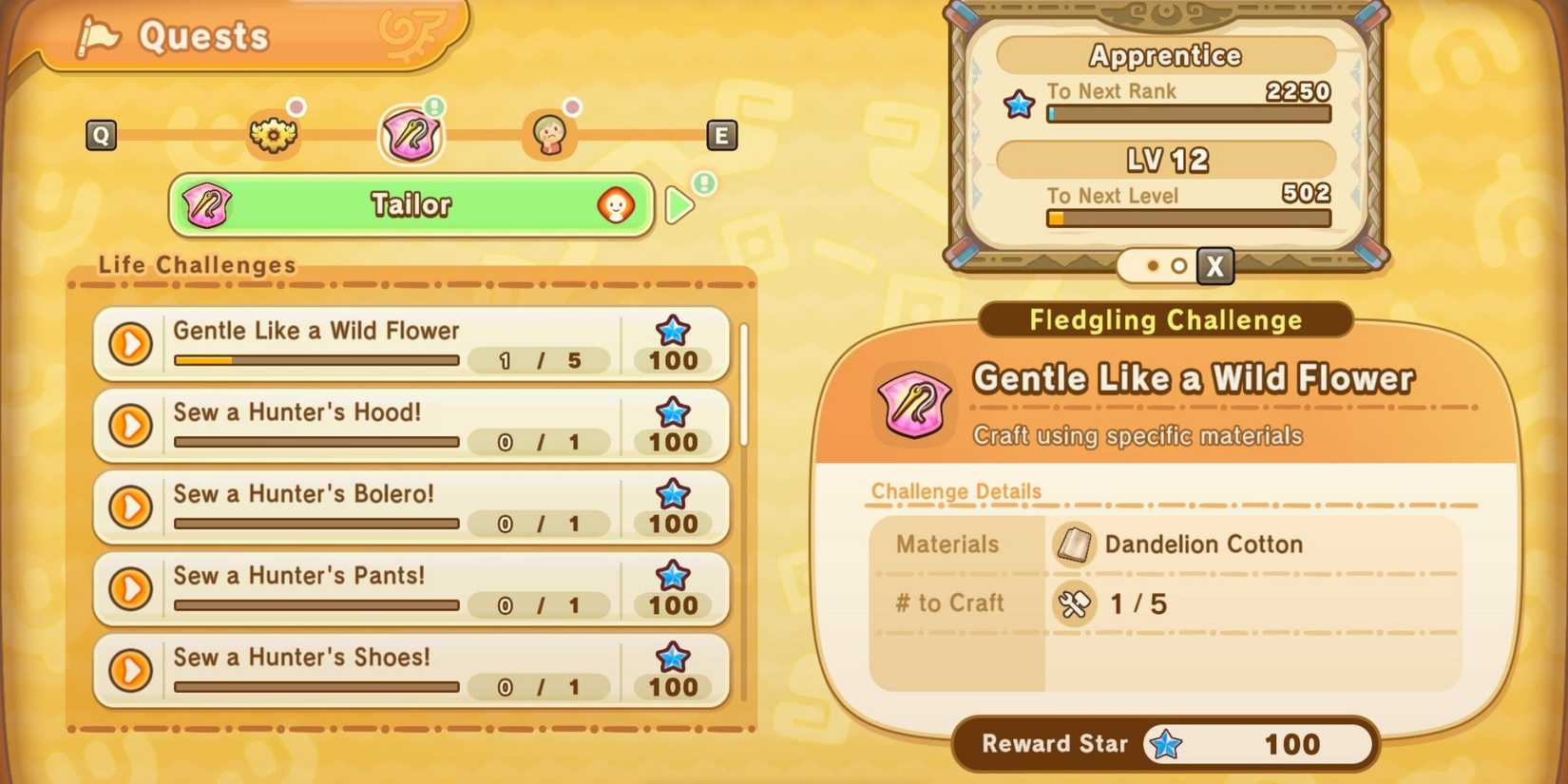The image size is (1568, 784).
Task: Click the play arrow on Sew a Hunter's Hood!
Action: [131, 427]
